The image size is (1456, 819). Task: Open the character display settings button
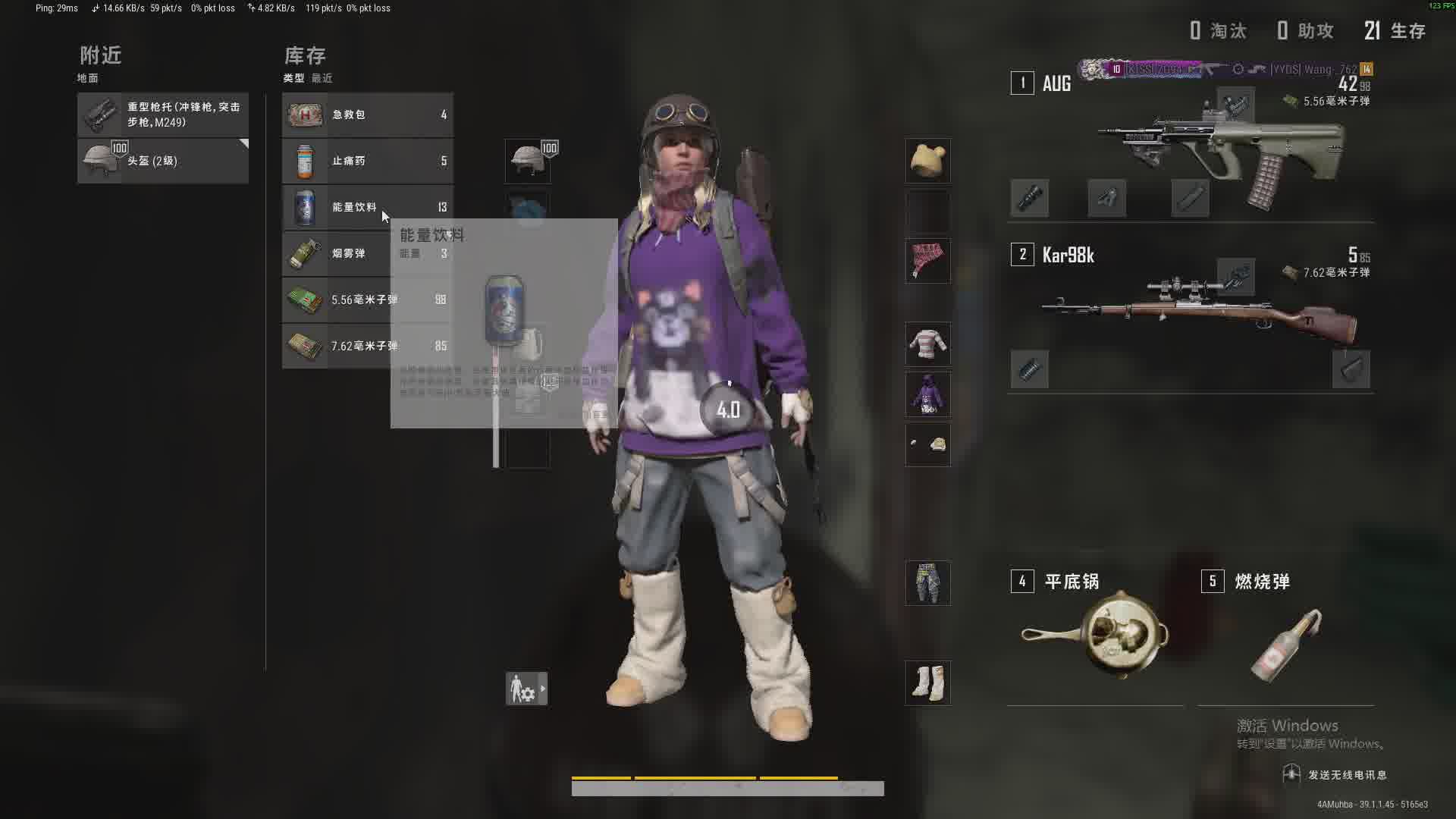point(526,689)
